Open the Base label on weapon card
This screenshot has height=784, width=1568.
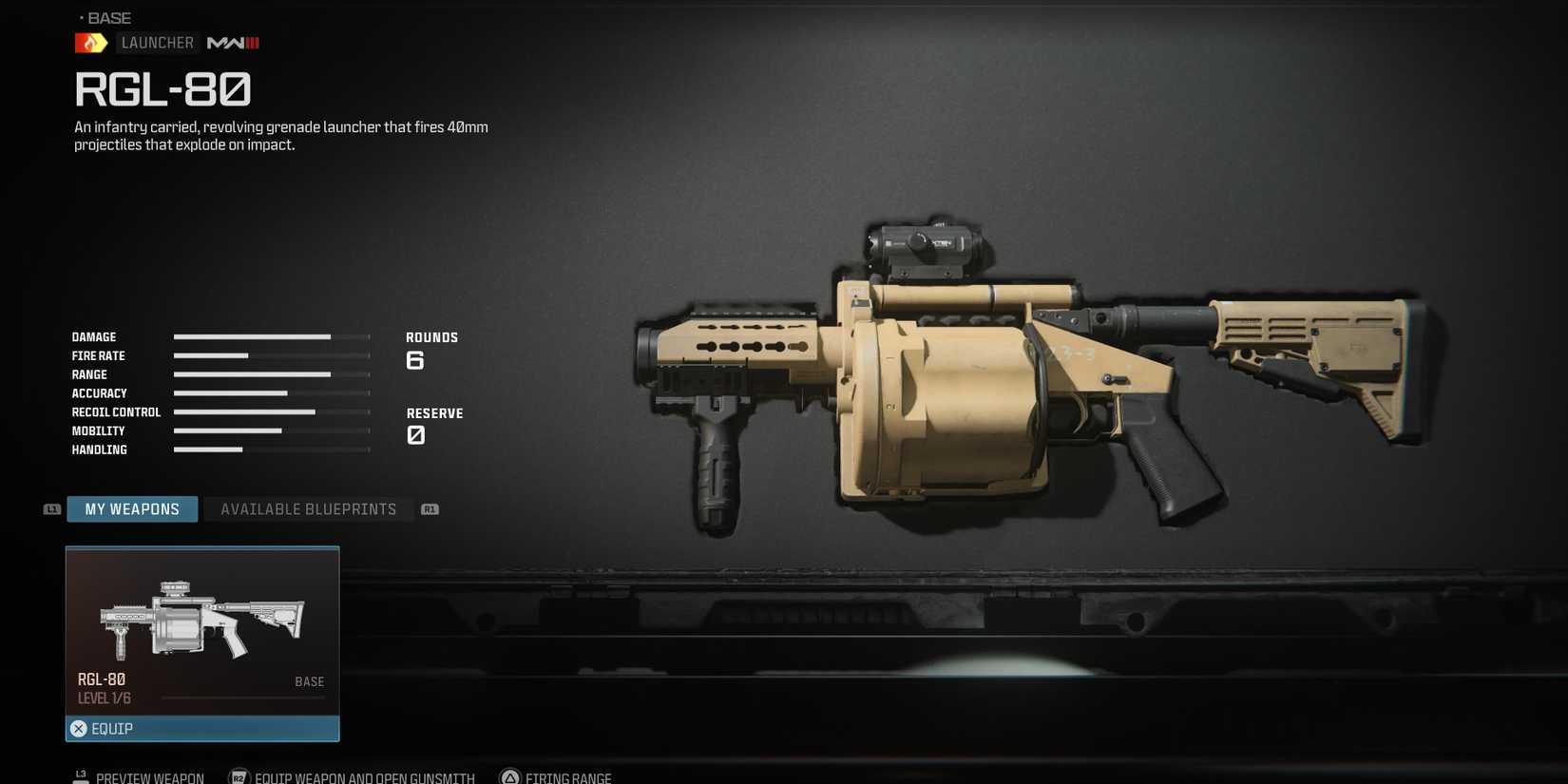tap(309, 681)
